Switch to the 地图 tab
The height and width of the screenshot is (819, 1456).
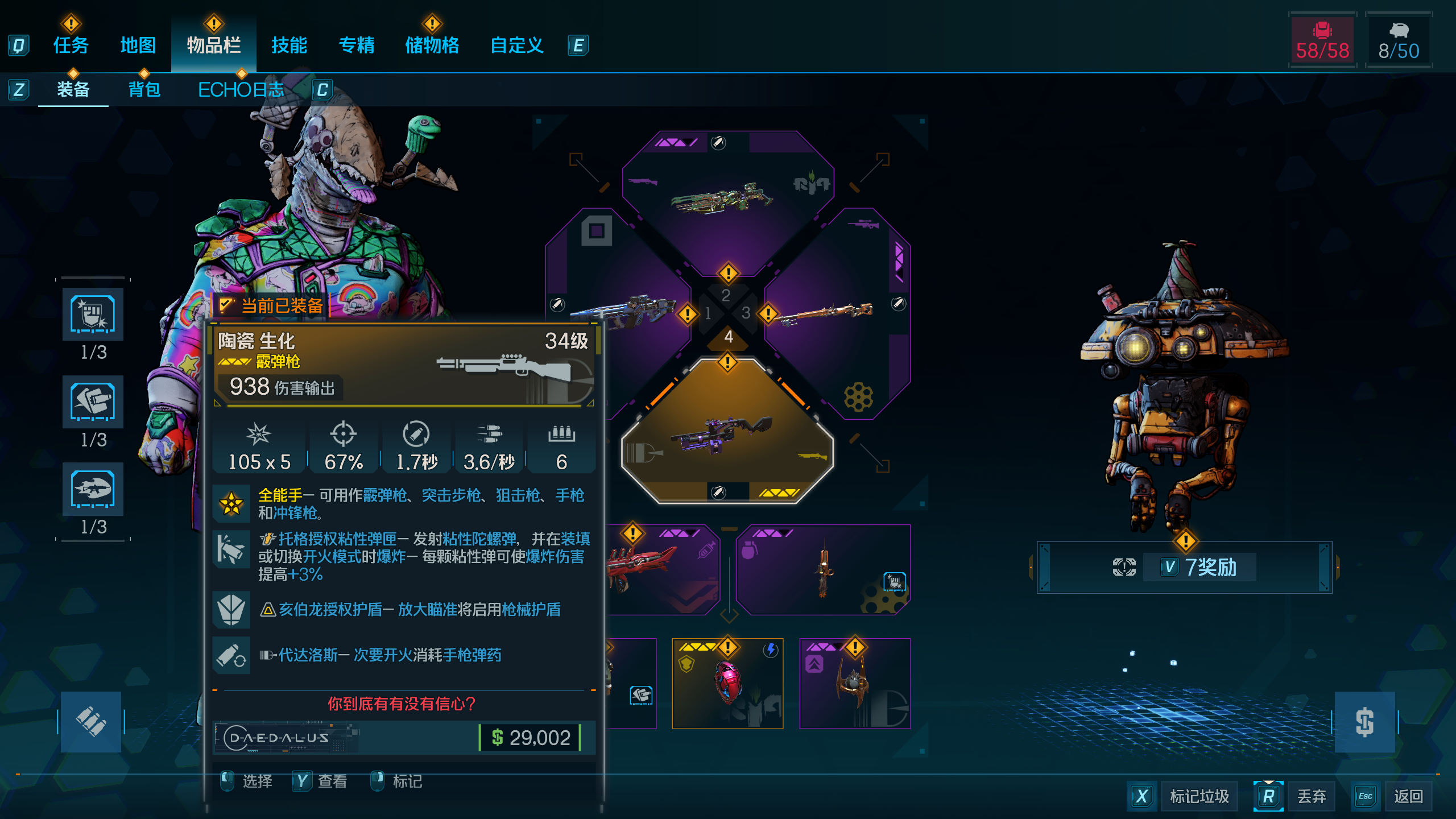click(x=138, y=45)
